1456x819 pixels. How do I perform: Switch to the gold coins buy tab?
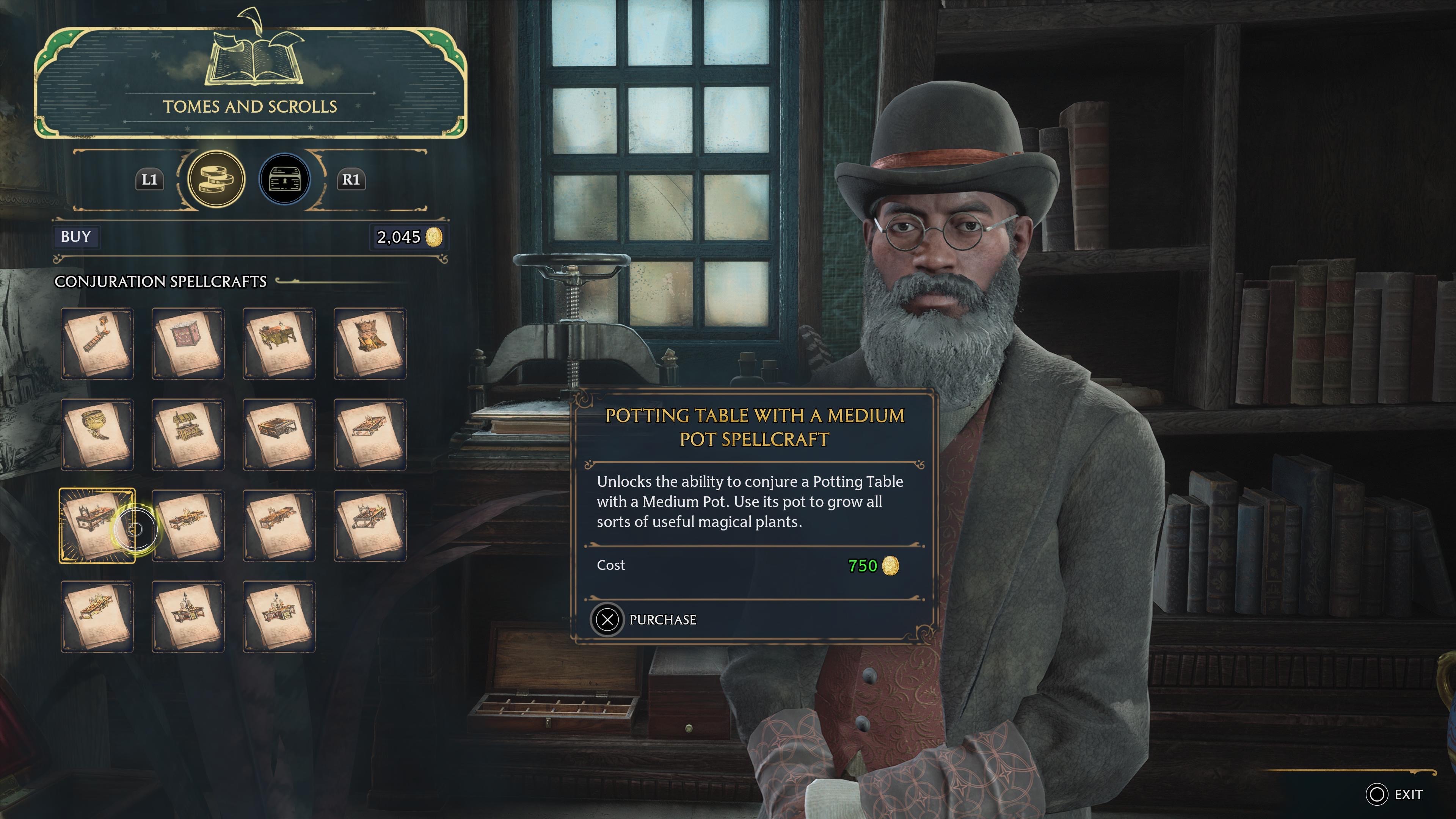click(216, 179)
